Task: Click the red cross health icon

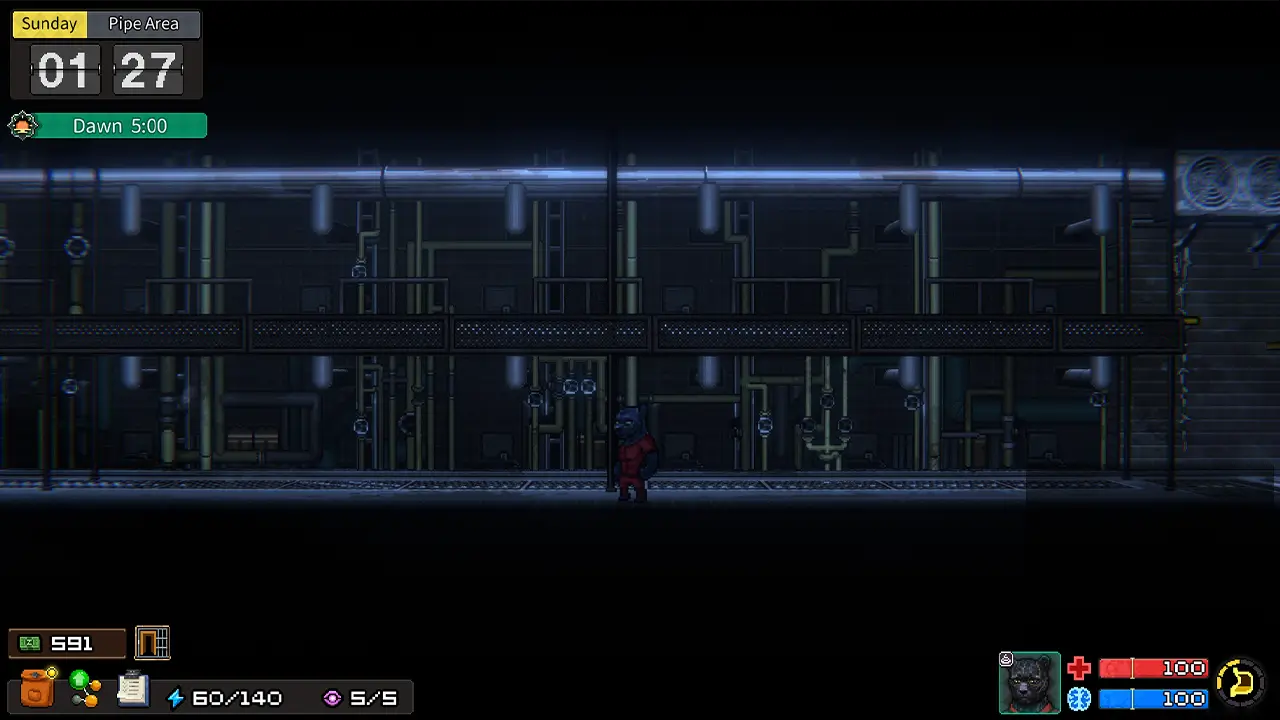Action: (1079, 668)
